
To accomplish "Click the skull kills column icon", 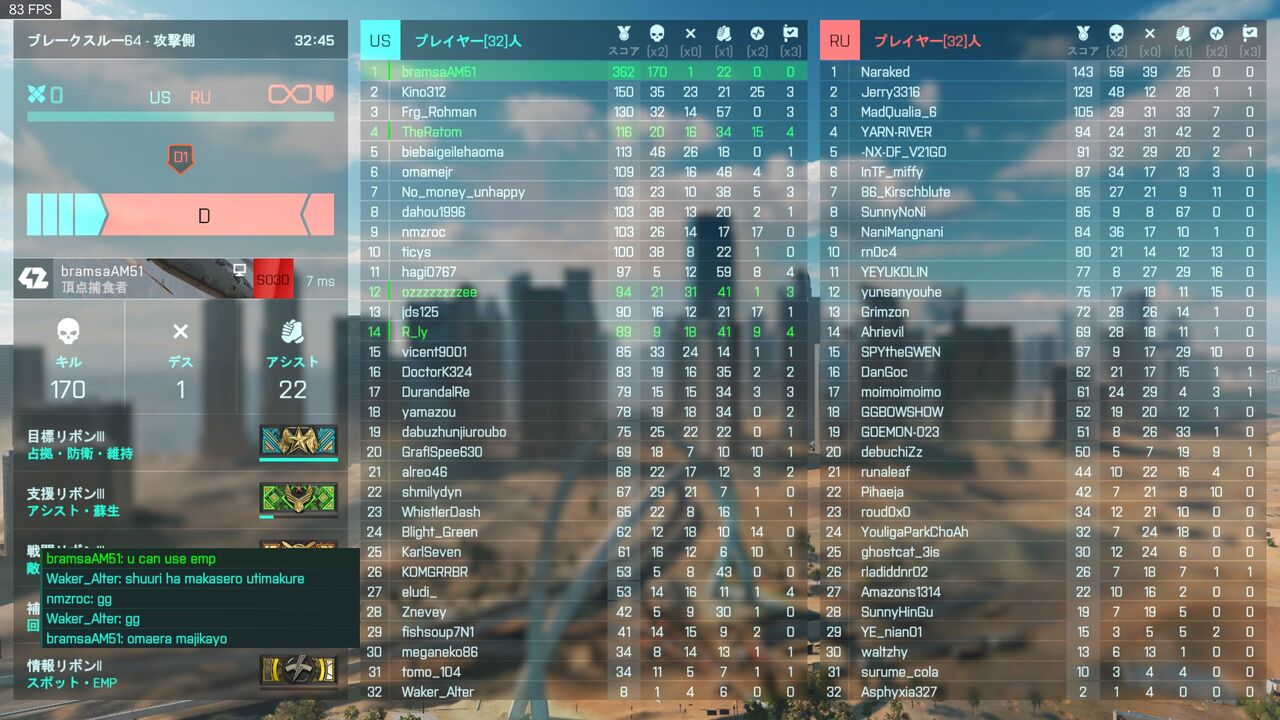I will point(656,33).
